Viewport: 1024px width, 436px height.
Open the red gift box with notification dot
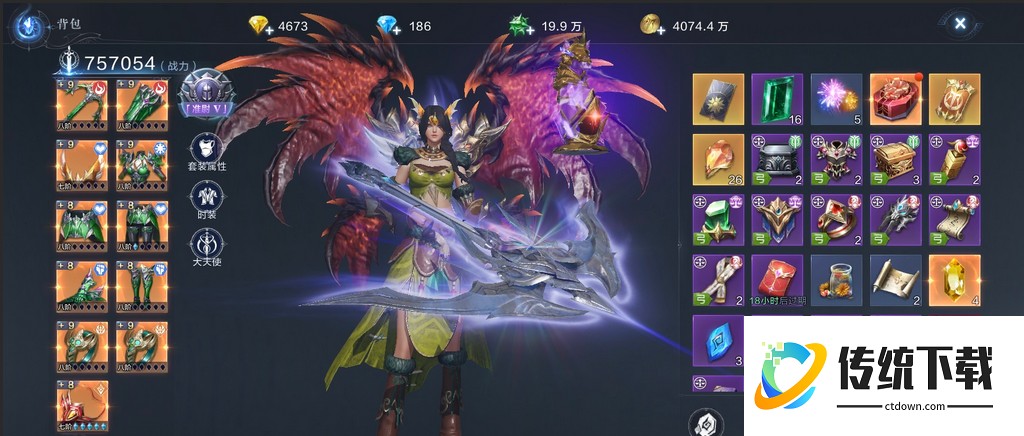click(x=894, y=99)
